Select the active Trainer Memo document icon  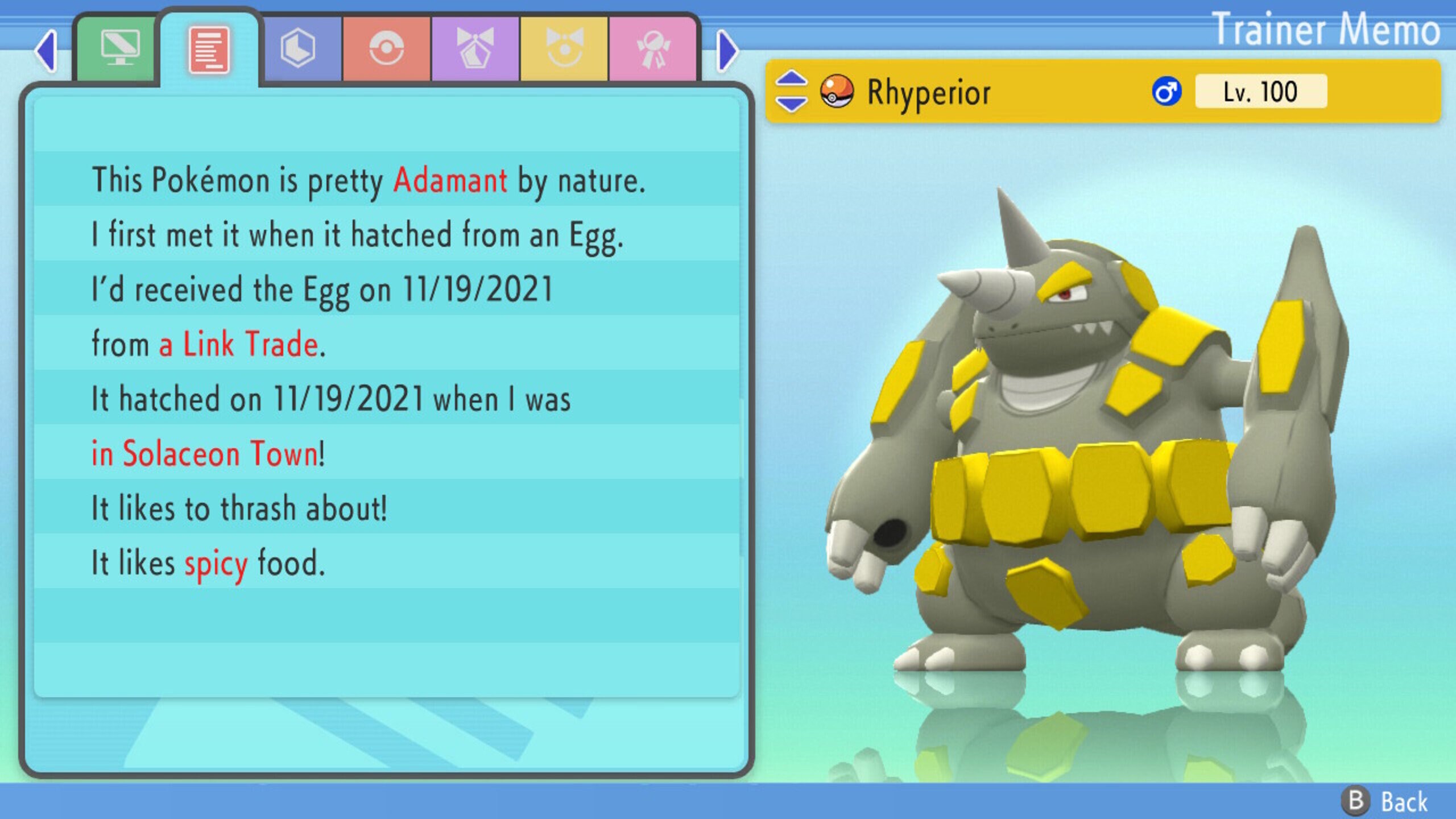209,48
